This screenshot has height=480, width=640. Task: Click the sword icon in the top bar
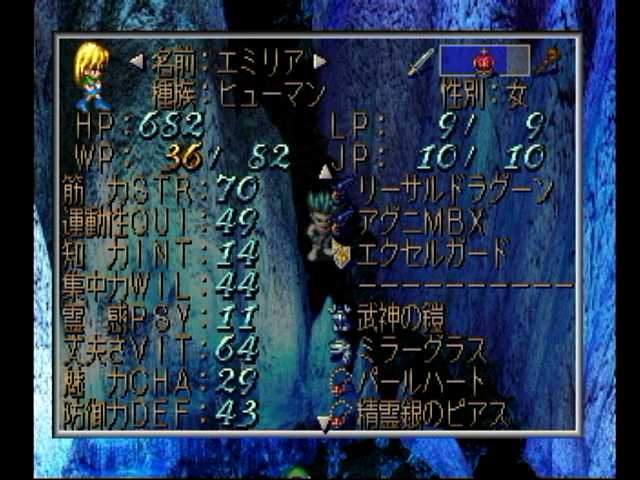click(x=420, y=63)
